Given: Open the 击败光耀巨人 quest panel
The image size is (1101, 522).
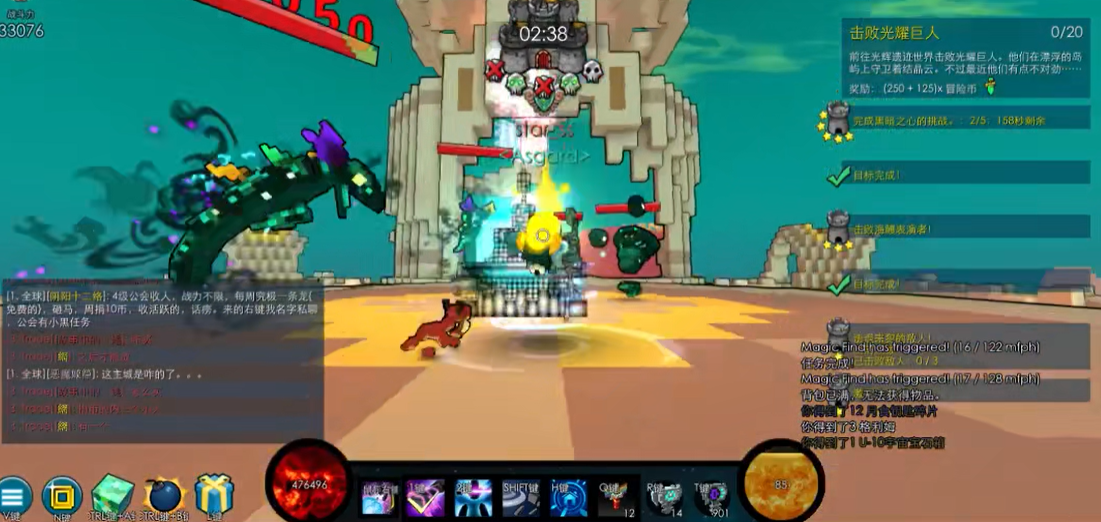Looking at the screenshot, I should pyautogui.click(x=965, y=59).
